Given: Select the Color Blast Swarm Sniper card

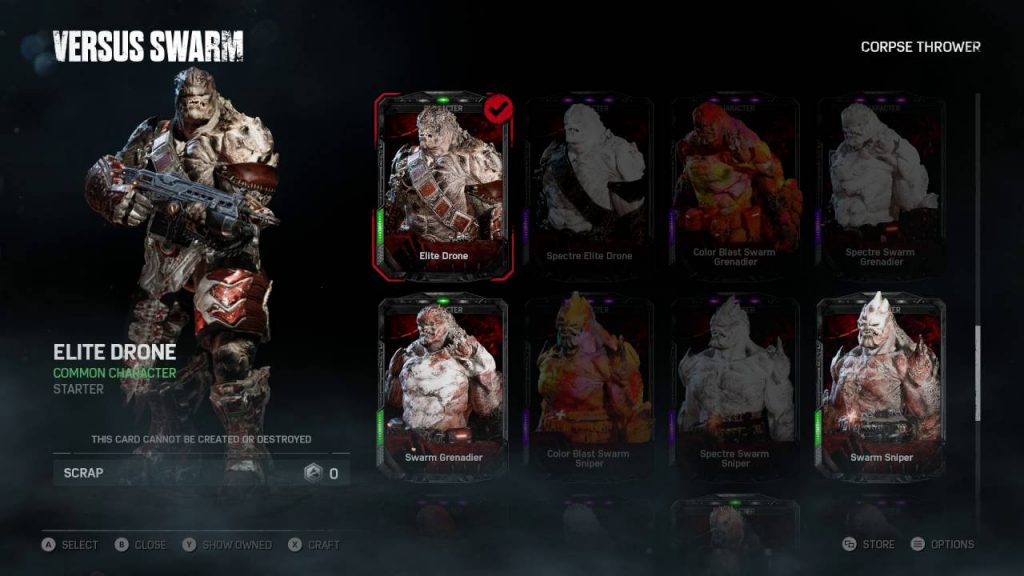Looking at the screenshot, I should 589,387.
